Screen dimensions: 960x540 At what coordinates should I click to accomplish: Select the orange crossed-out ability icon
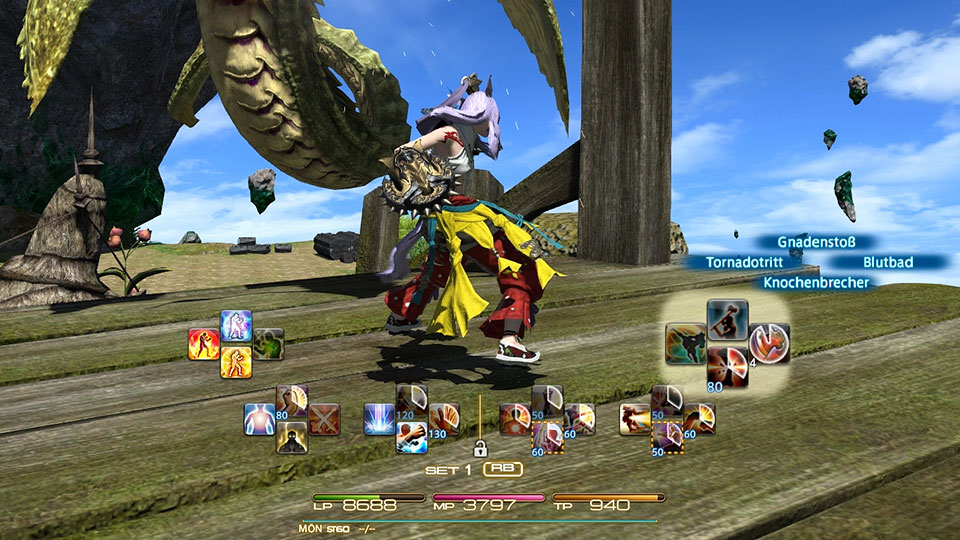pyautogui.click(x=324, y=419)
